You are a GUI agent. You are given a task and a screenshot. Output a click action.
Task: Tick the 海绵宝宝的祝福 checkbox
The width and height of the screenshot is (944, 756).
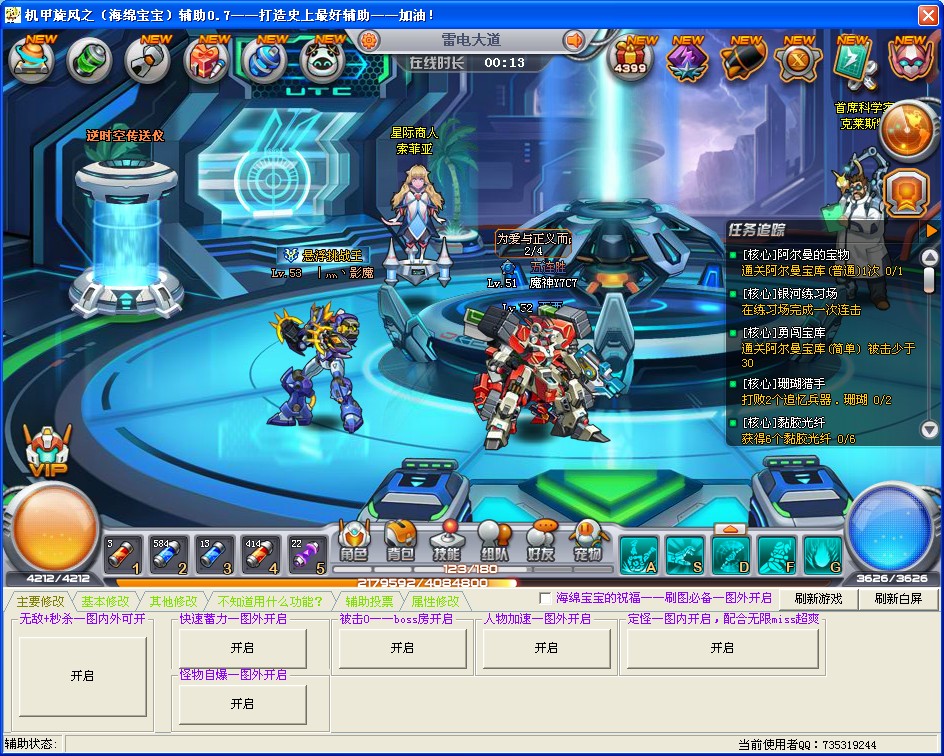[545, 598]
